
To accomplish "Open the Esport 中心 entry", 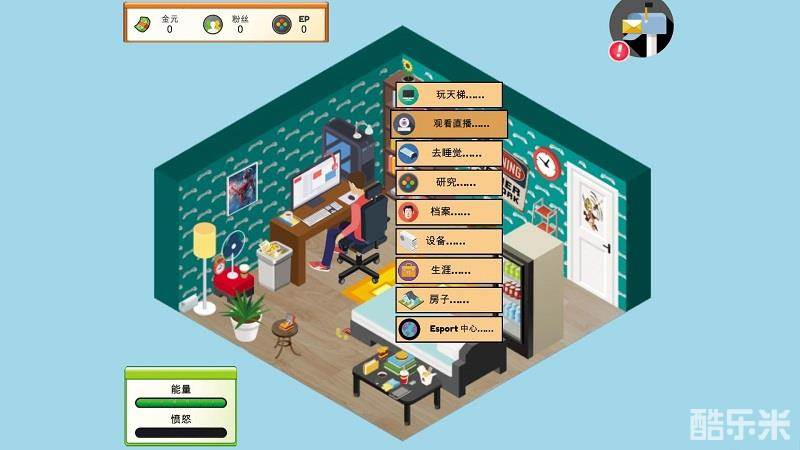I will pos(448,328).
